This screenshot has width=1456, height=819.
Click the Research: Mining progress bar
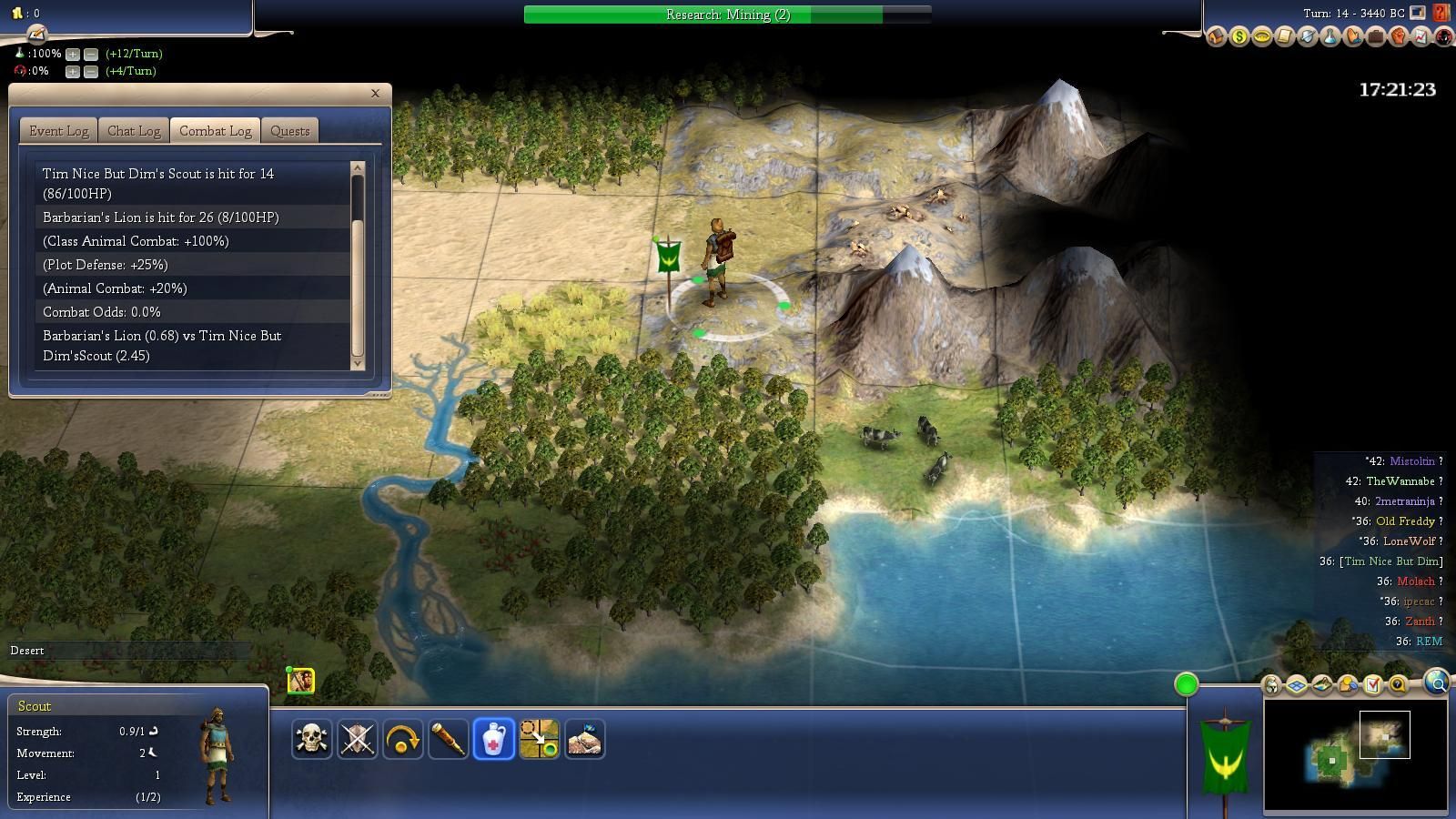tap(727, 15)
